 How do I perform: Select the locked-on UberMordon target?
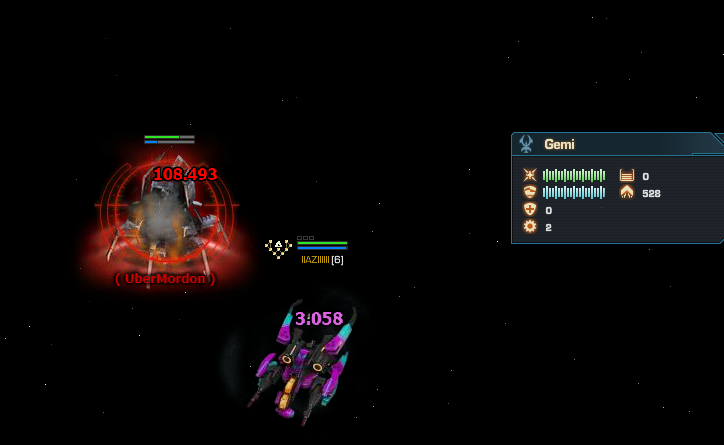[x=165, y=215]
